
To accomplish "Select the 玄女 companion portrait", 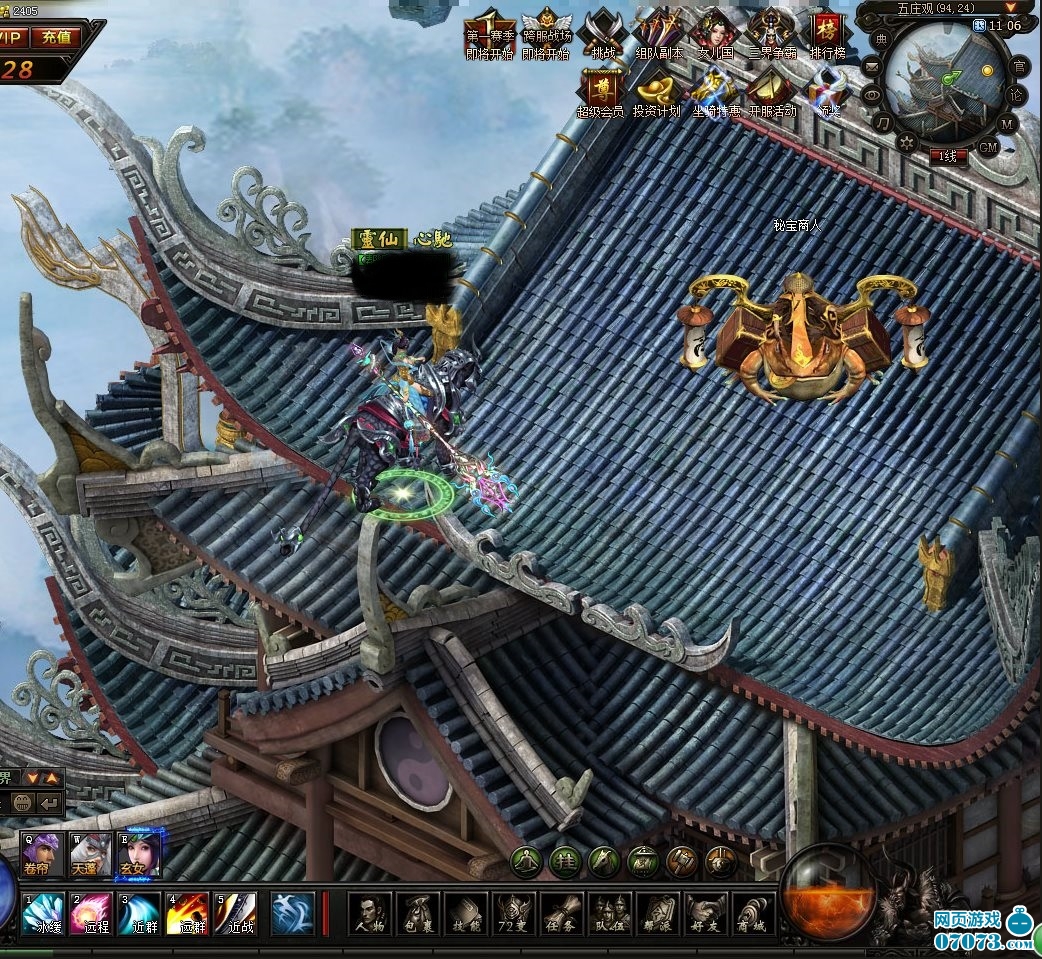I will tap(139, 855).
